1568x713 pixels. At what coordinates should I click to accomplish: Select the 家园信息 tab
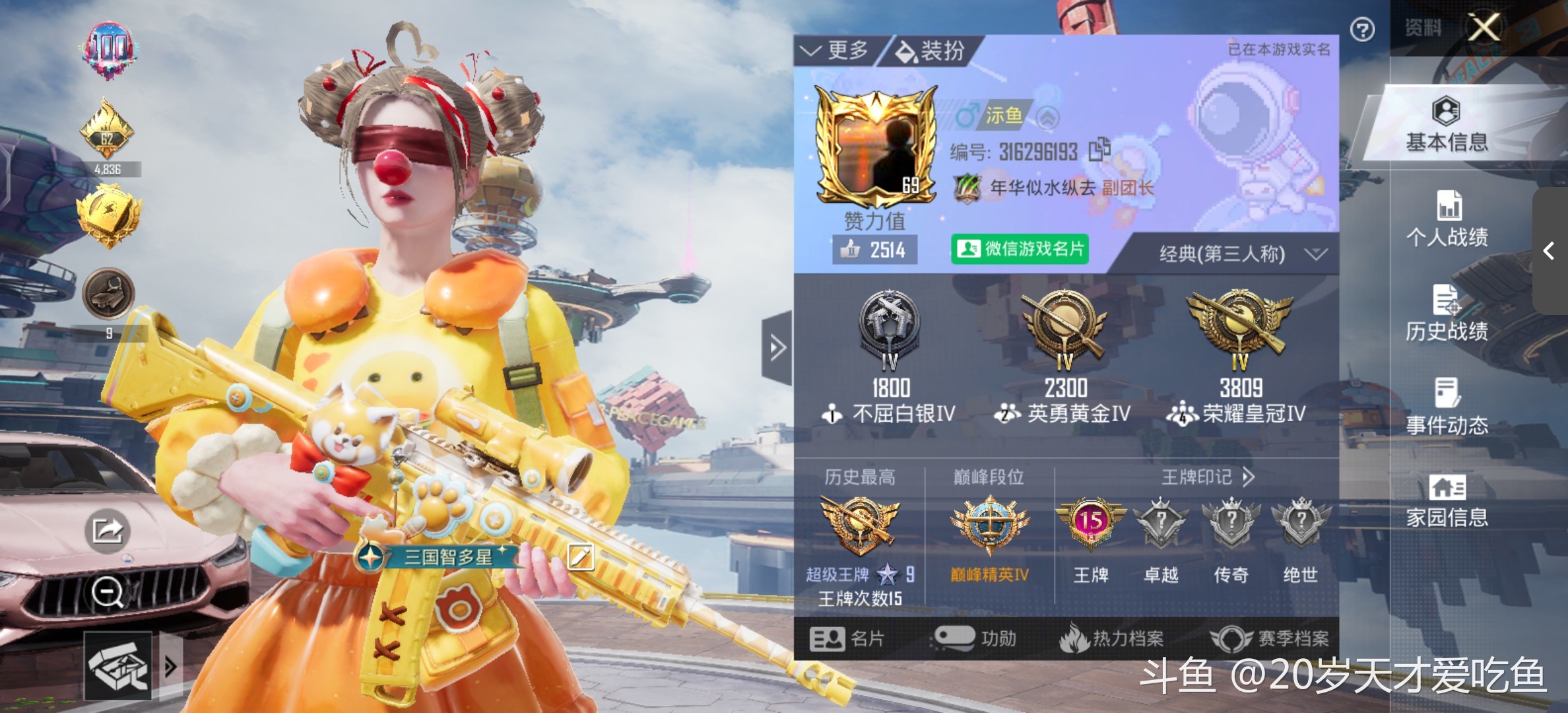pyautogui.click(x=1447, y=500)
